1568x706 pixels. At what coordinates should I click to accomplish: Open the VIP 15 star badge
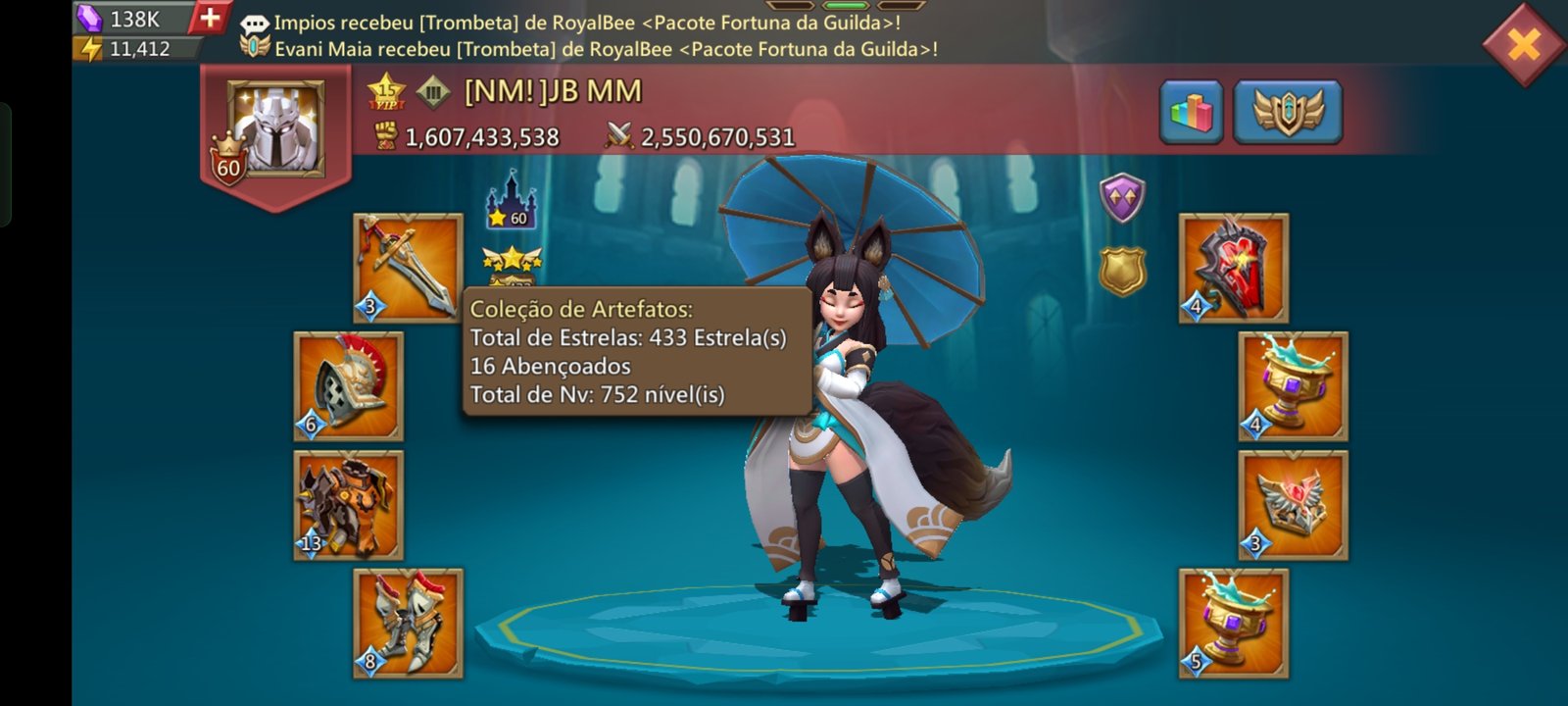[x=386, y=91]
